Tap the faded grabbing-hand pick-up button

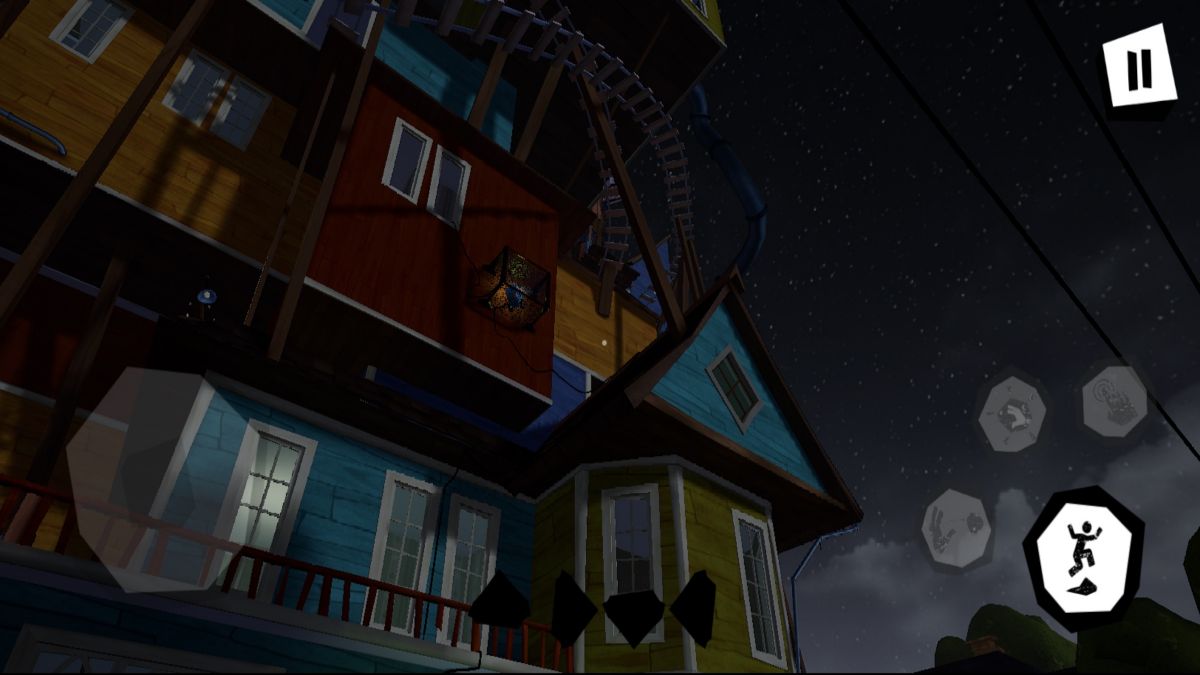click(x=1012, y=412)
